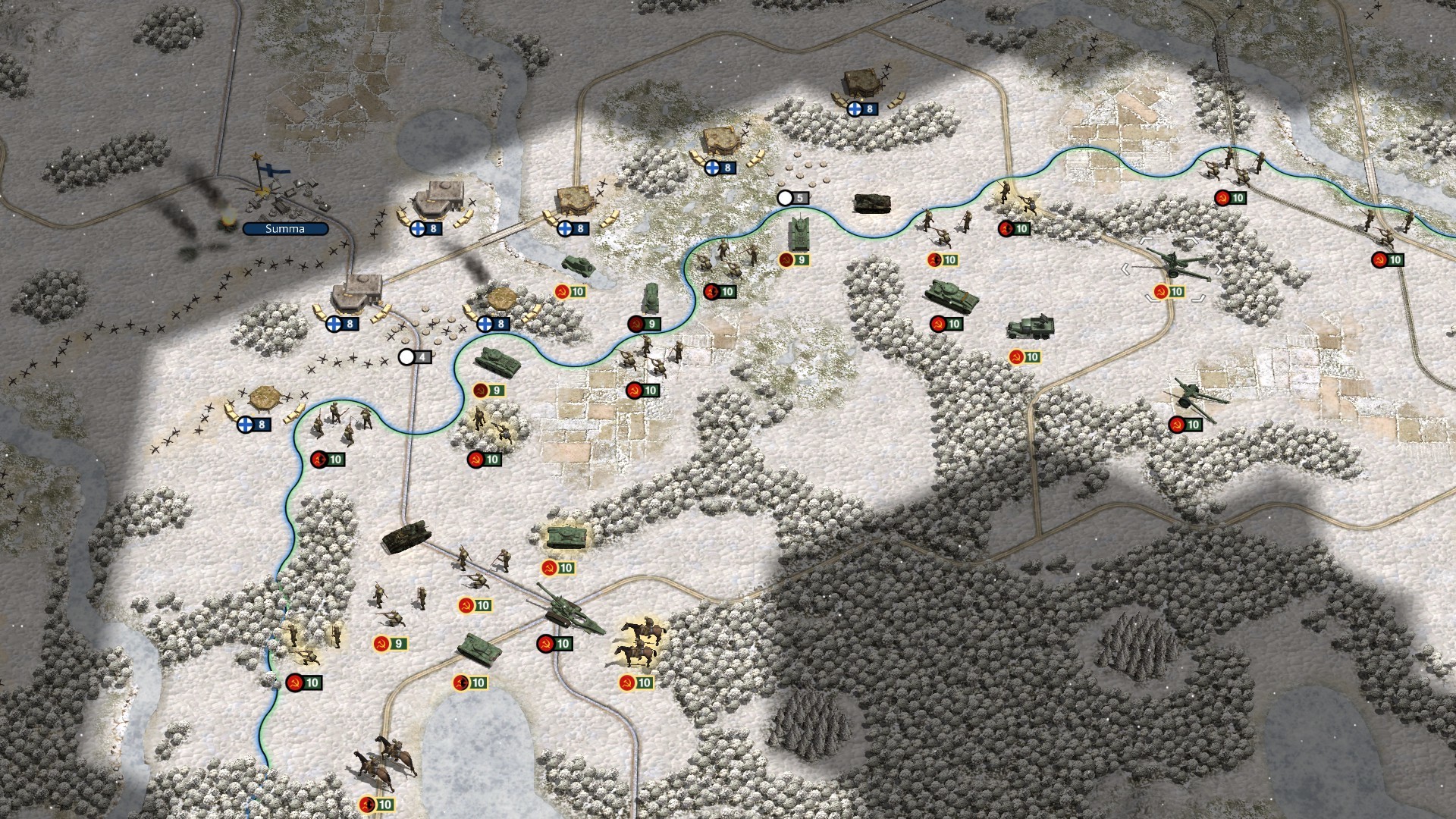This screenshot has height=819, width=1456.
Task: Select the Soviet truck unit
Action: pos(1031,328)
